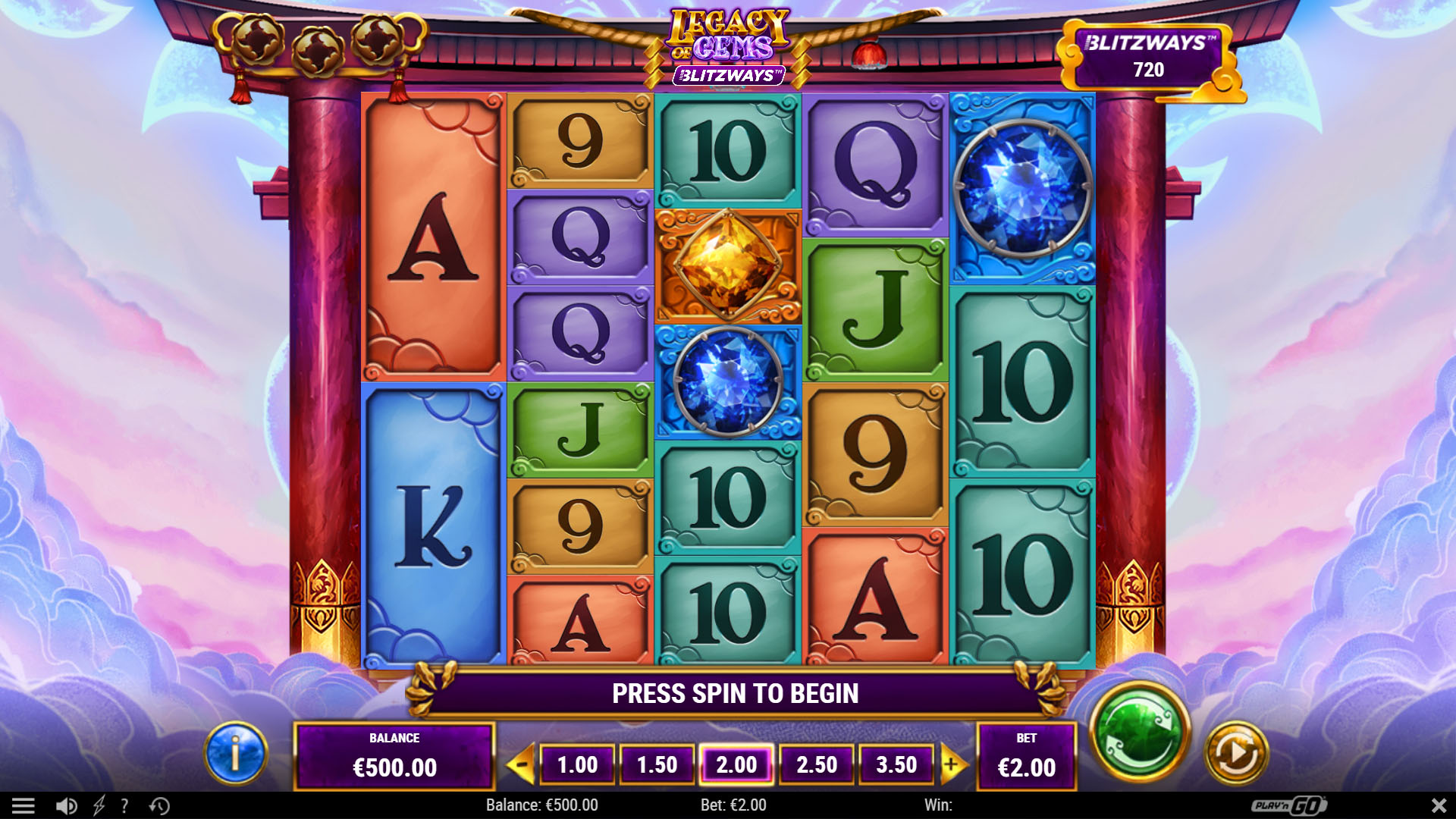Increase bet with the plus arrow
This screenshot has height=819, width=1456.
coord(952,764)
